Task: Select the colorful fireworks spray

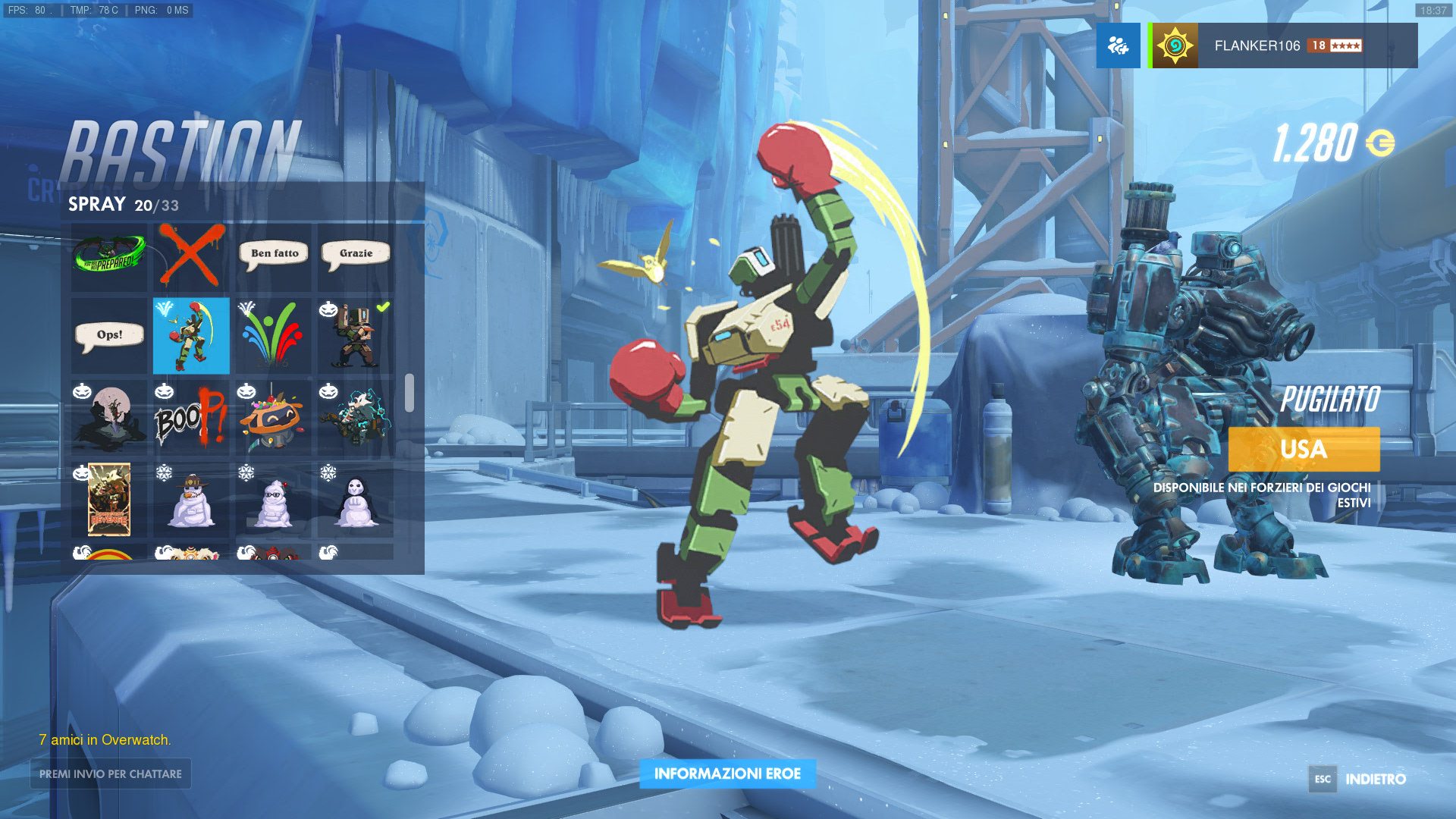Action: click(274, 335)
